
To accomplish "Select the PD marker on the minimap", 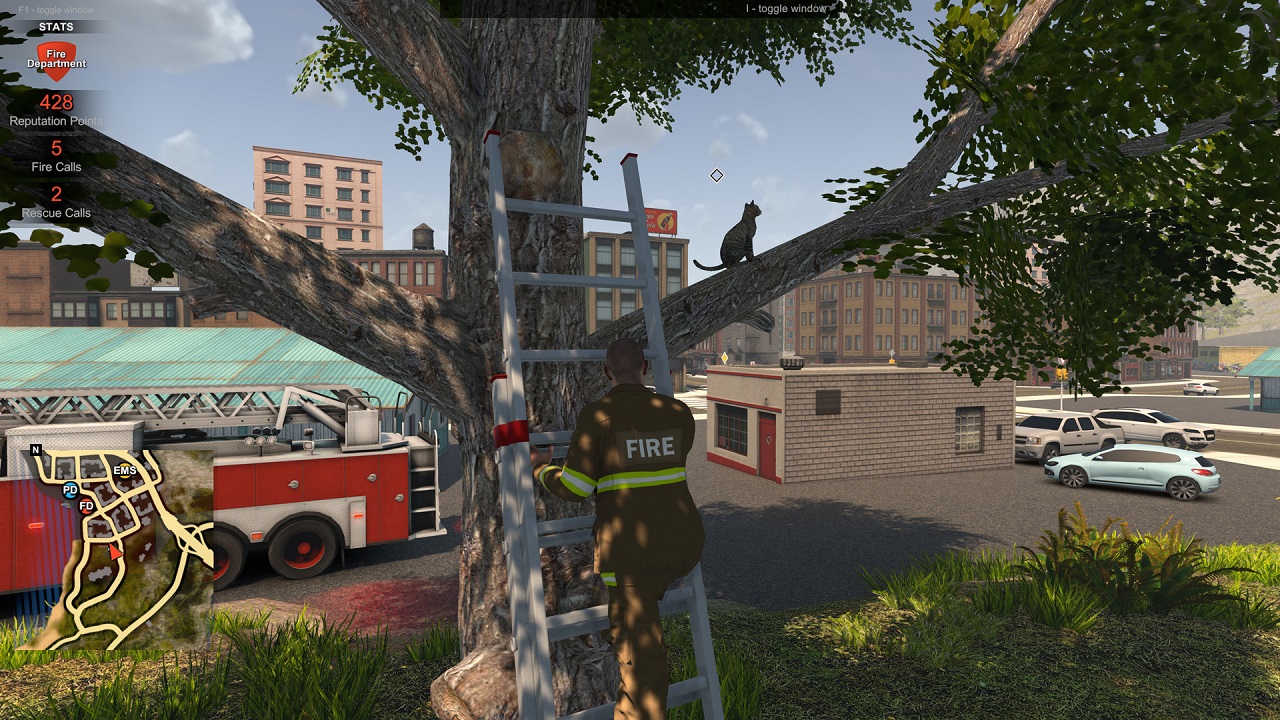I will point(70,490).
